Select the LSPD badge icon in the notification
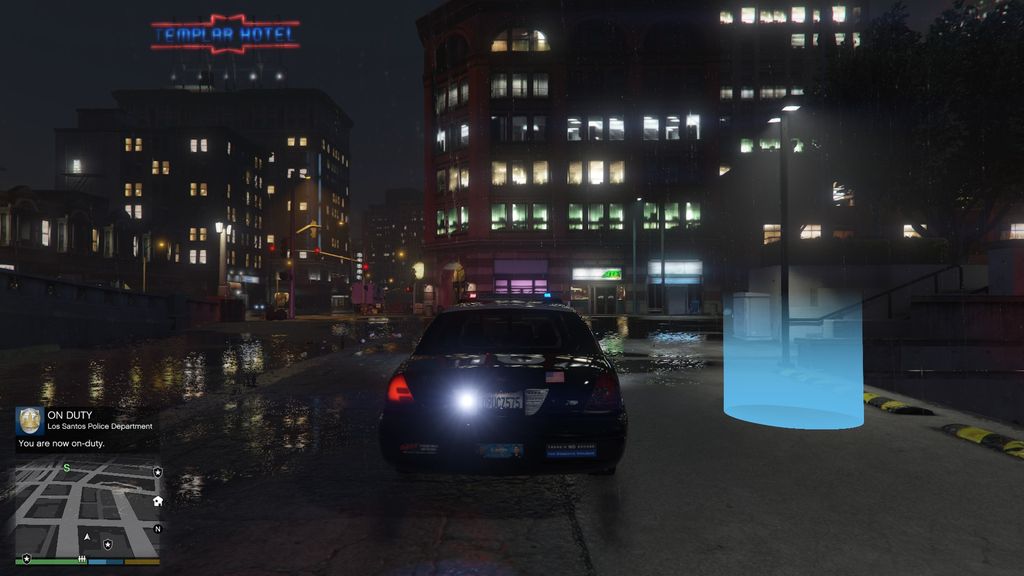 (29, 420)
